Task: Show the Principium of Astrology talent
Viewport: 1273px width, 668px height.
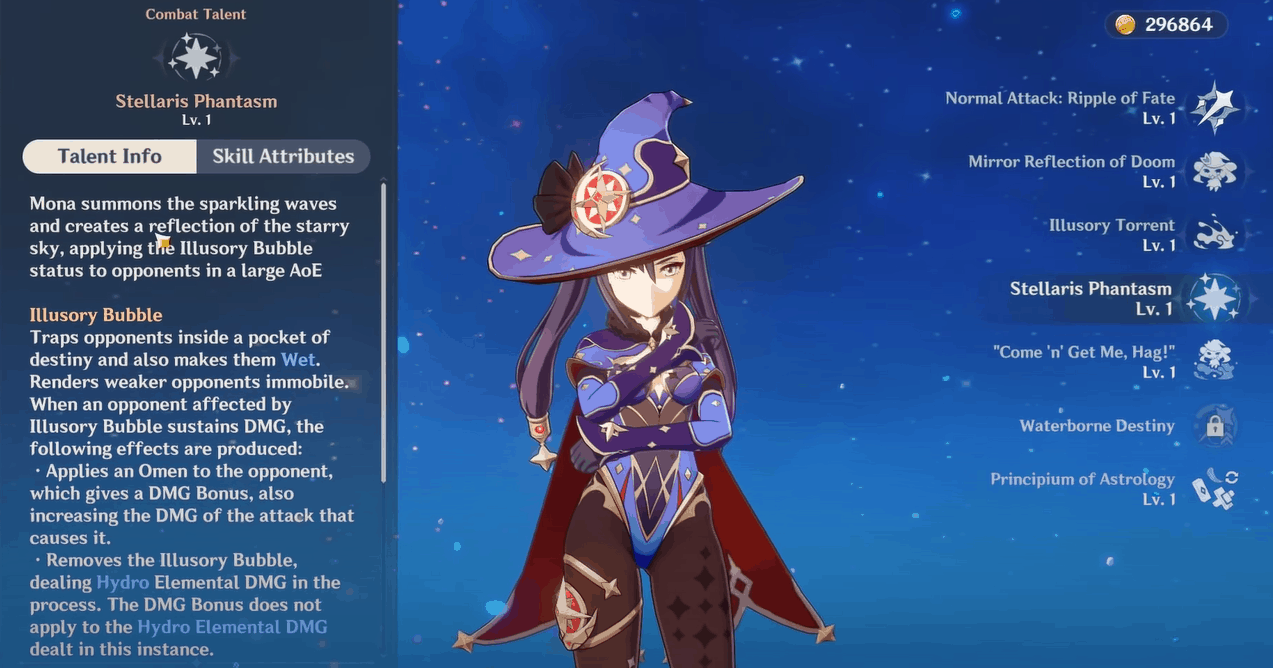Action: point(1215,489)
